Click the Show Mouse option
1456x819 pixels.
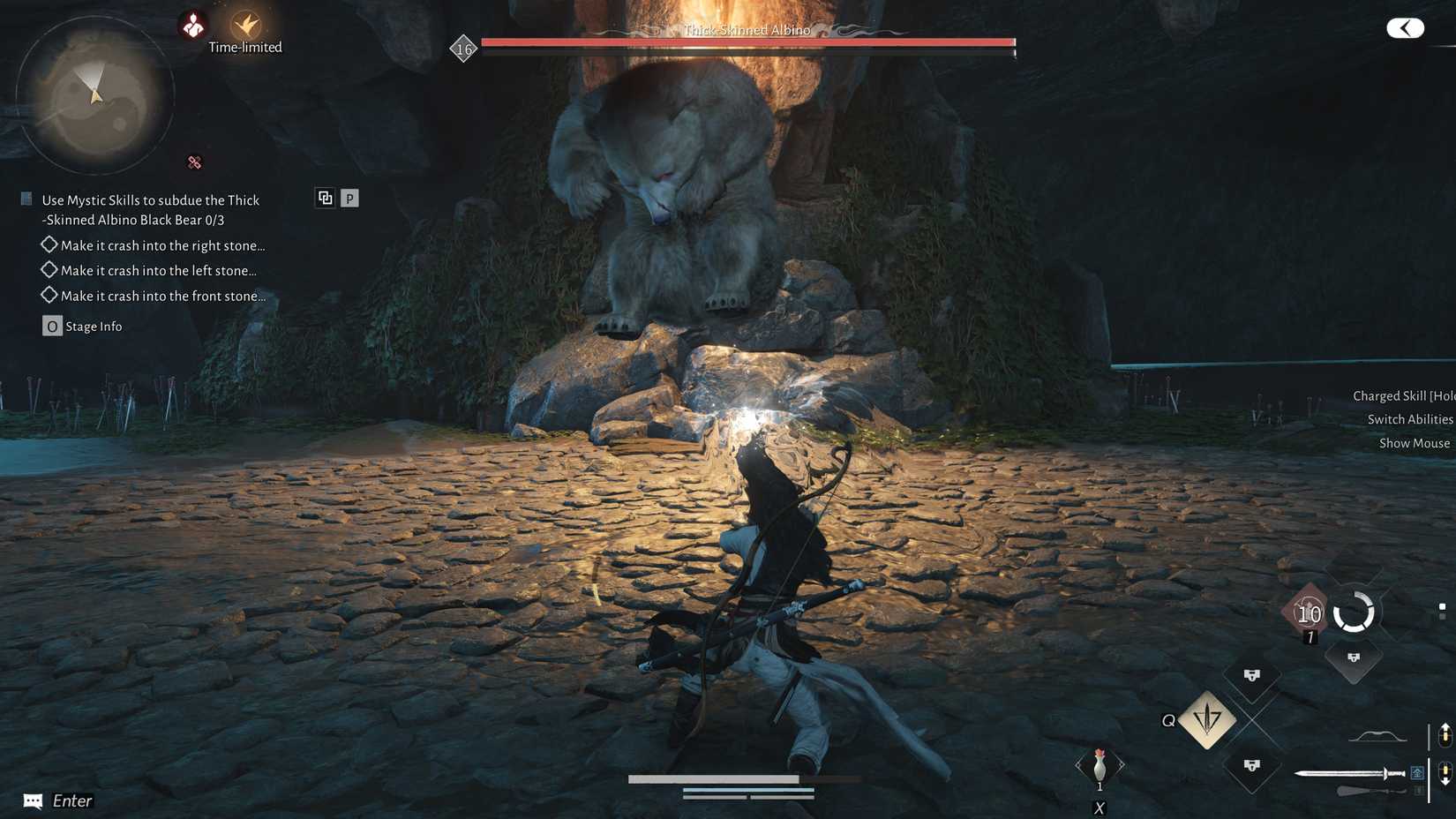coord(1414,443)
